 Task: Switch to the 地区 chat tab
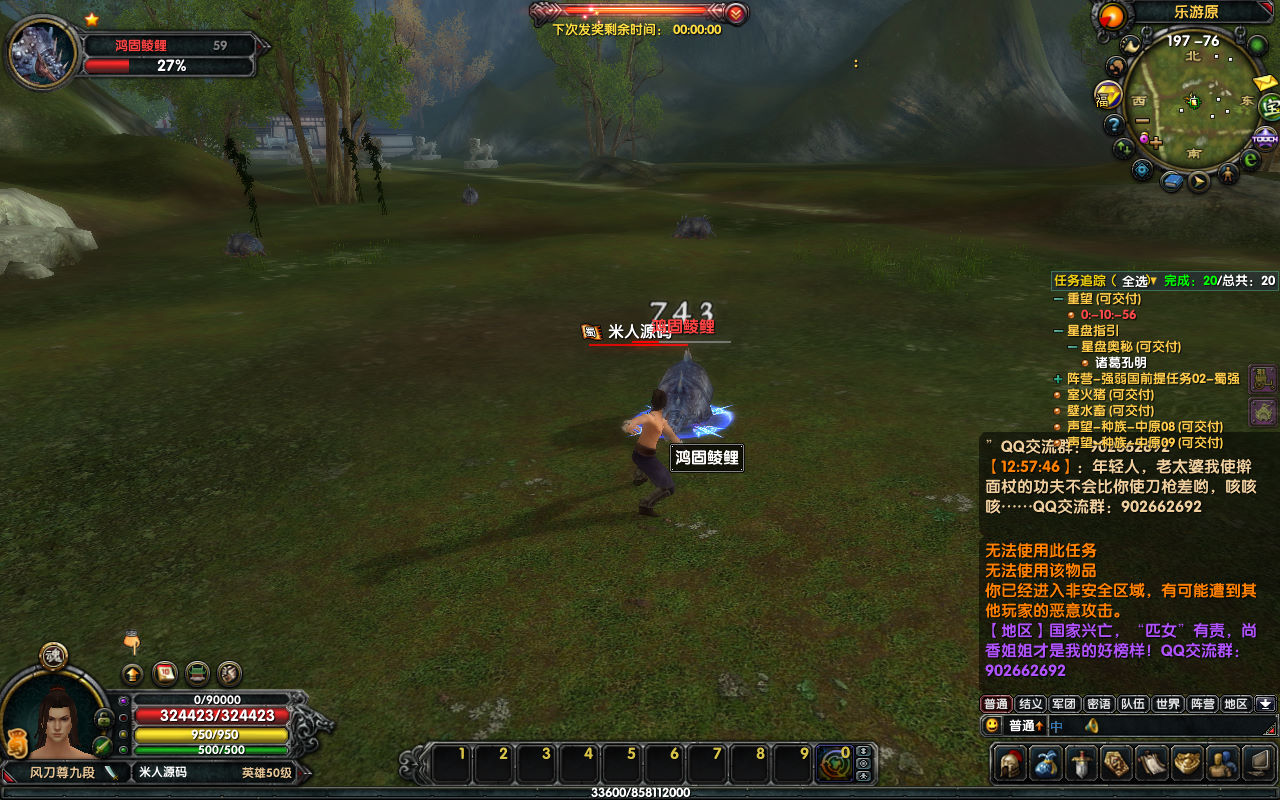pos(1236,704)
